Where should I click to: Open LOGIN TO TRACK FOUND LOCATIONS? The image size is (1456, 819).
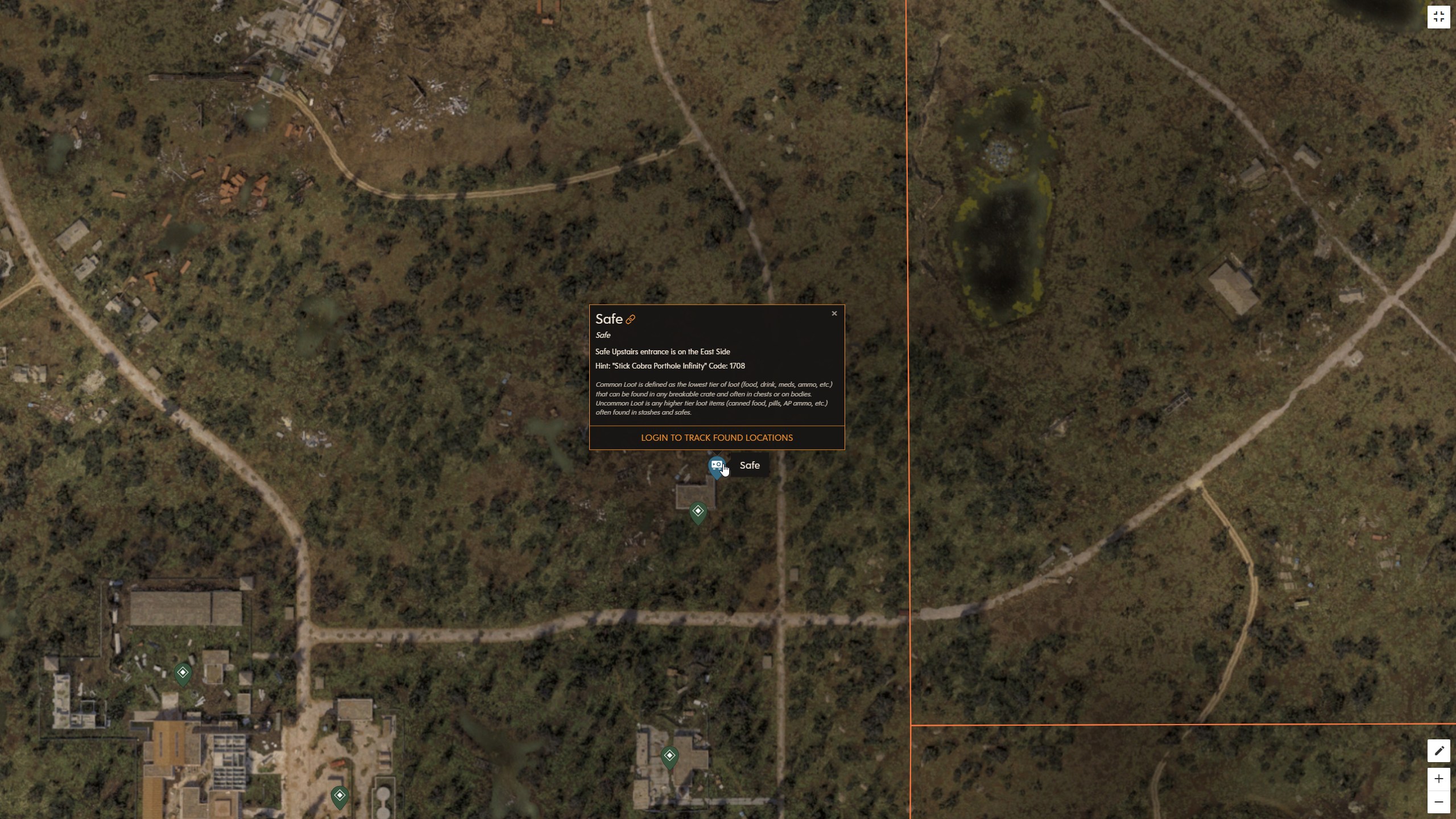(x=716, y=437)
